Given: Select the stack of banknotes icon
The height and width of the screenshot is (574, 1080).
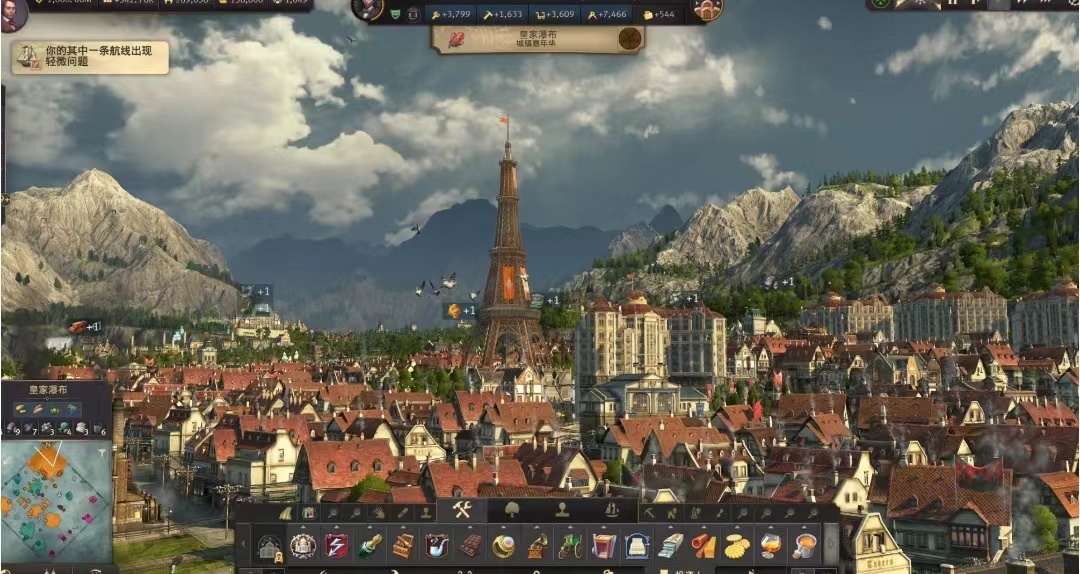Looking at the screenshot, I should (x=670, y=546).
